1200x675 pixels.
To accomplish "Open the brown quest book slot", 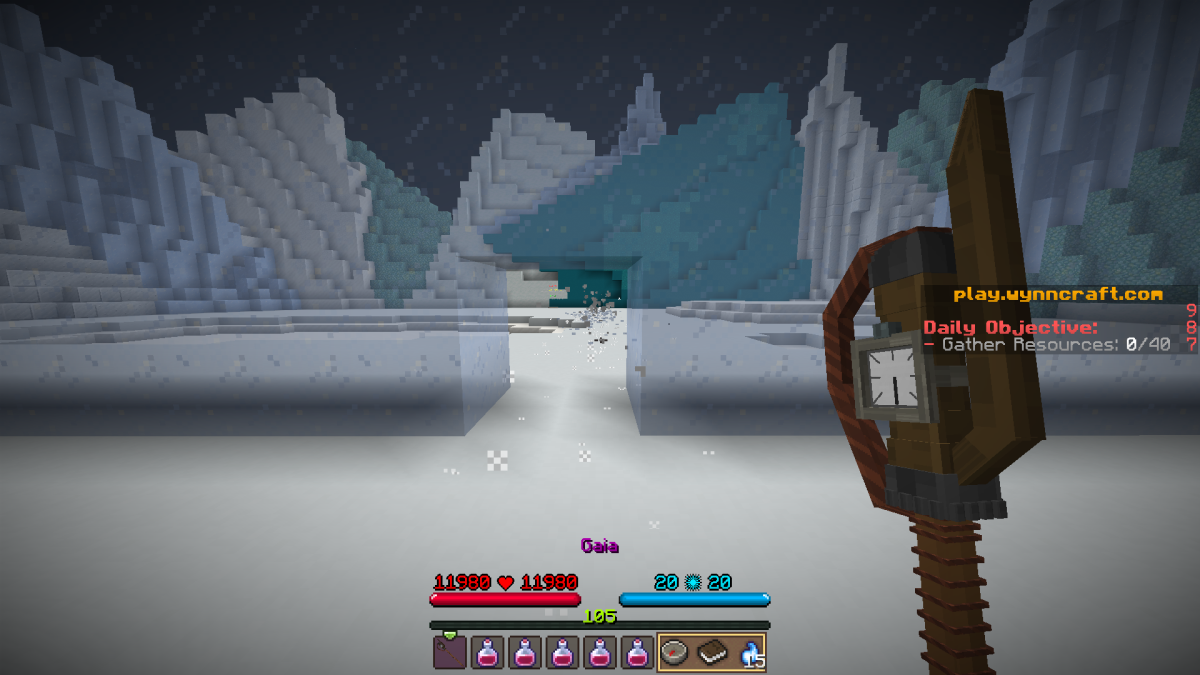I will (711, 652).
